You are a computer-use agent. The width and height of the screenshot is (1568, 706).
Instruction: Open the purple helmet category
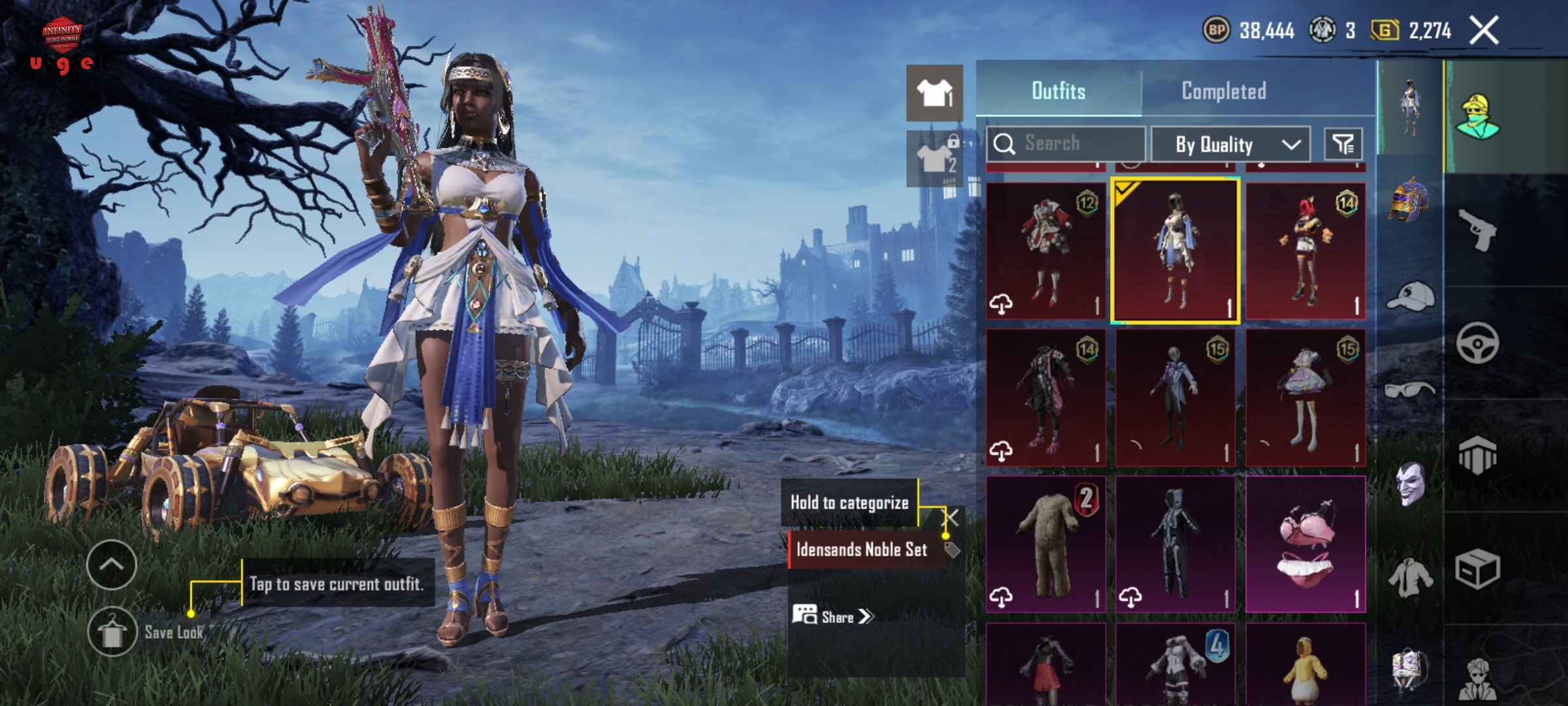[1410, 199]
